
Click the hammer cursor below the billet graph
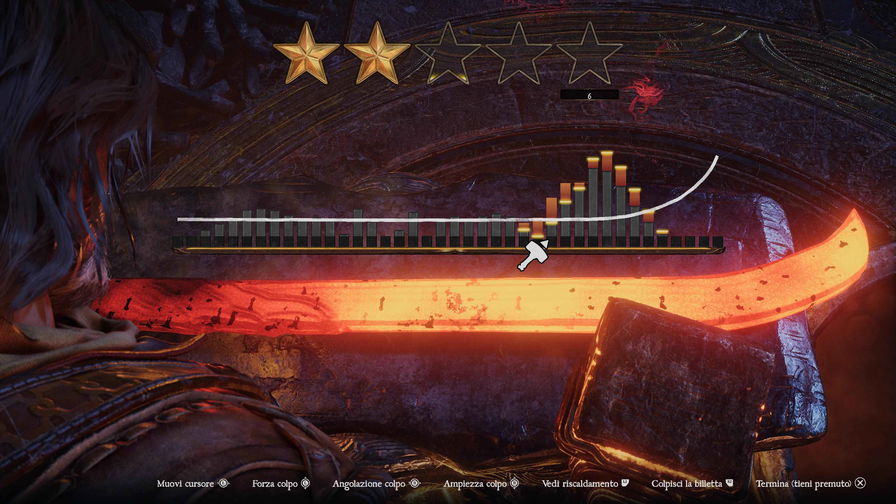tap(532, 256)
